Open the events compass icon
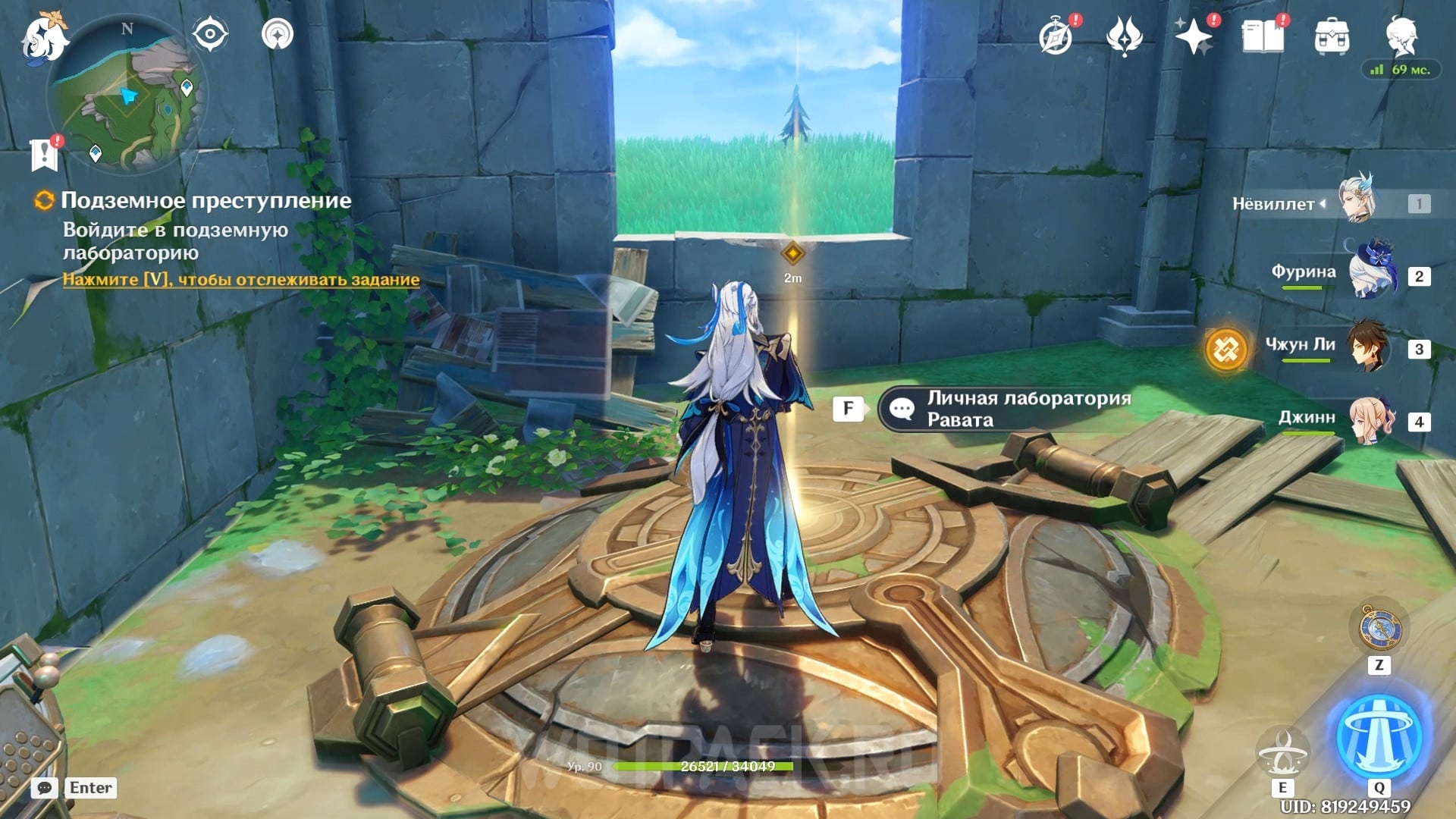The image size is (1456, 819). (1056, 36)
